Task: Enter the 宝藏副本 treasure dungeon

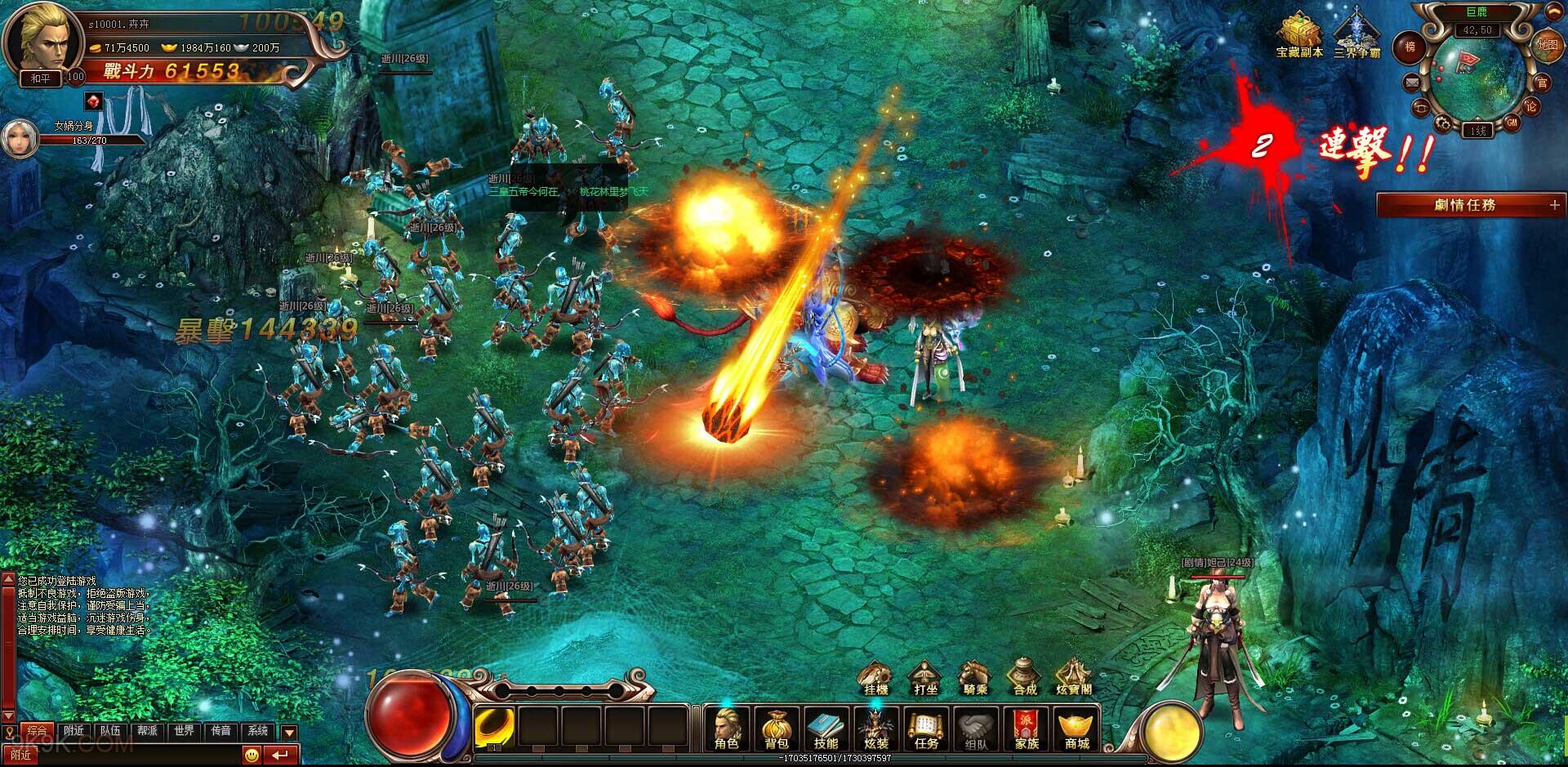Action: (x=1299, y=35)
